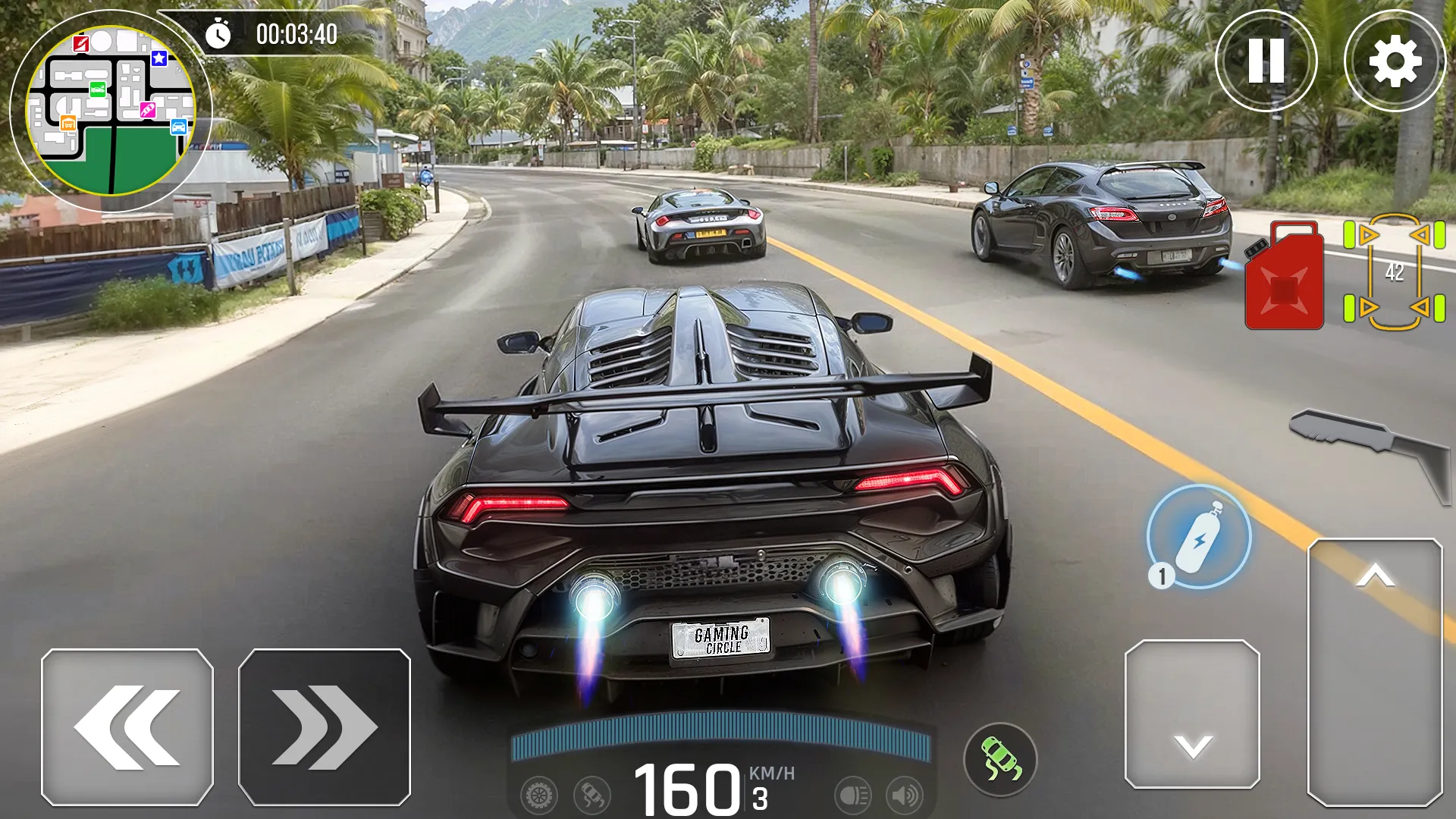Steer right with the double-arrow button
The width and height of the screenshot is (1456, 819).
(x=325, y=726)
